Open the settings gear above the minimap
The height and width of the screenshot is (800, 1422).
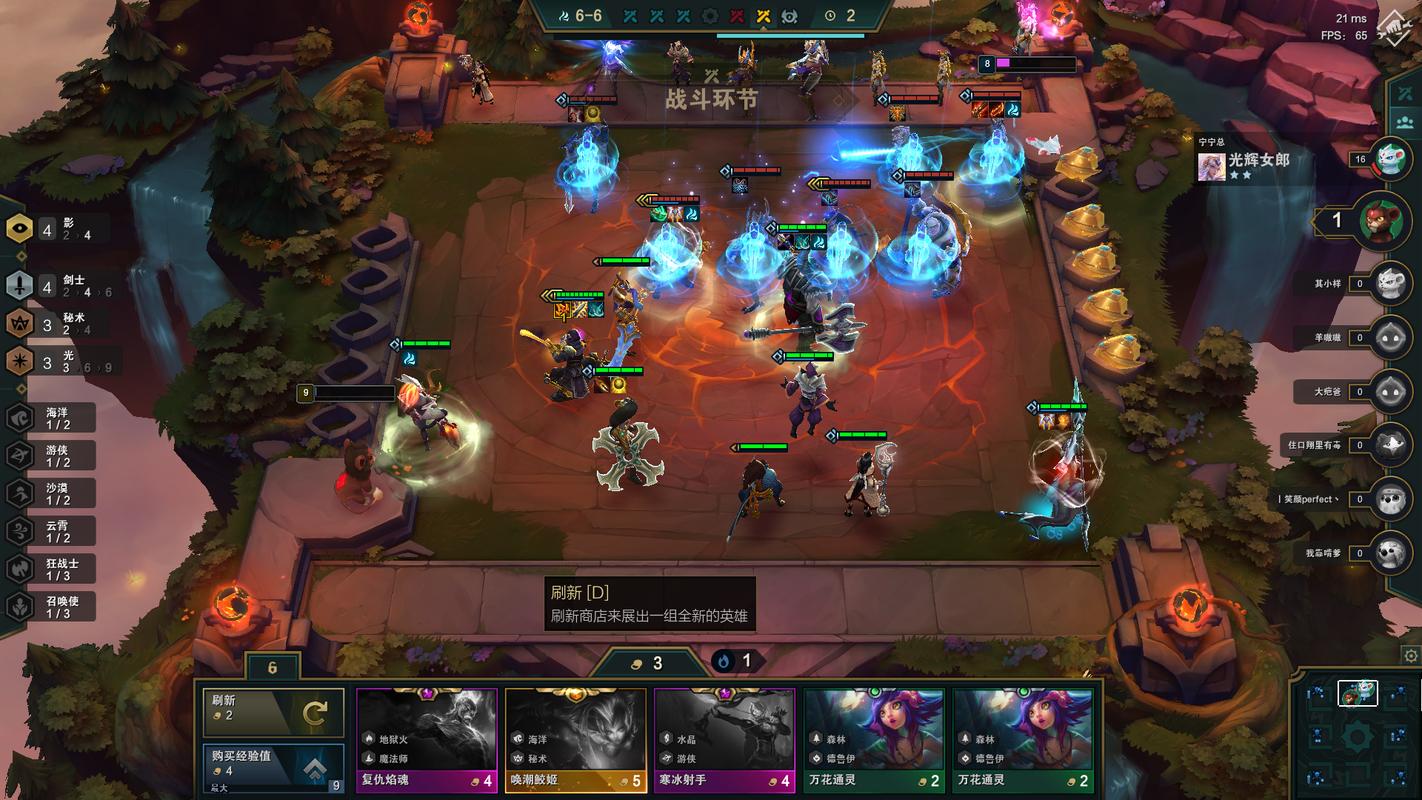coord(1410,656)
